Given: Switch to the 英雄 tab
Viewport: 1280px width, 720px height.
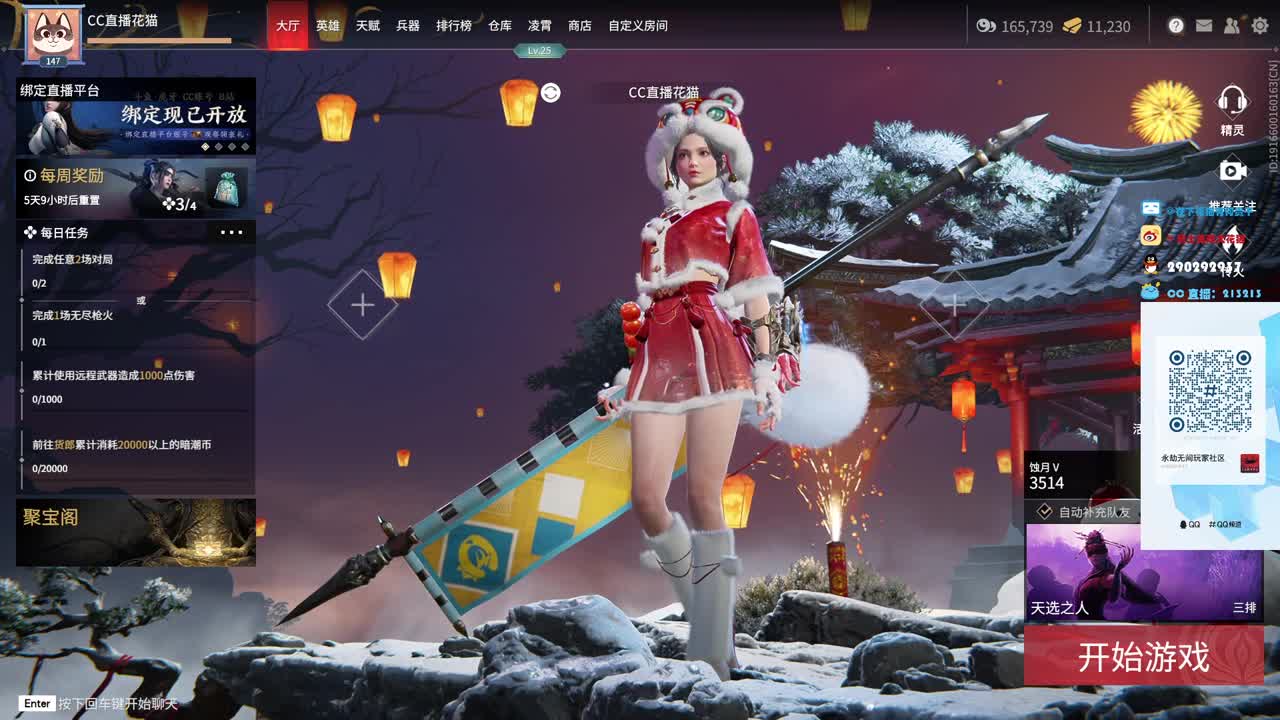Looking at the screenshot, I should [327, 25].
